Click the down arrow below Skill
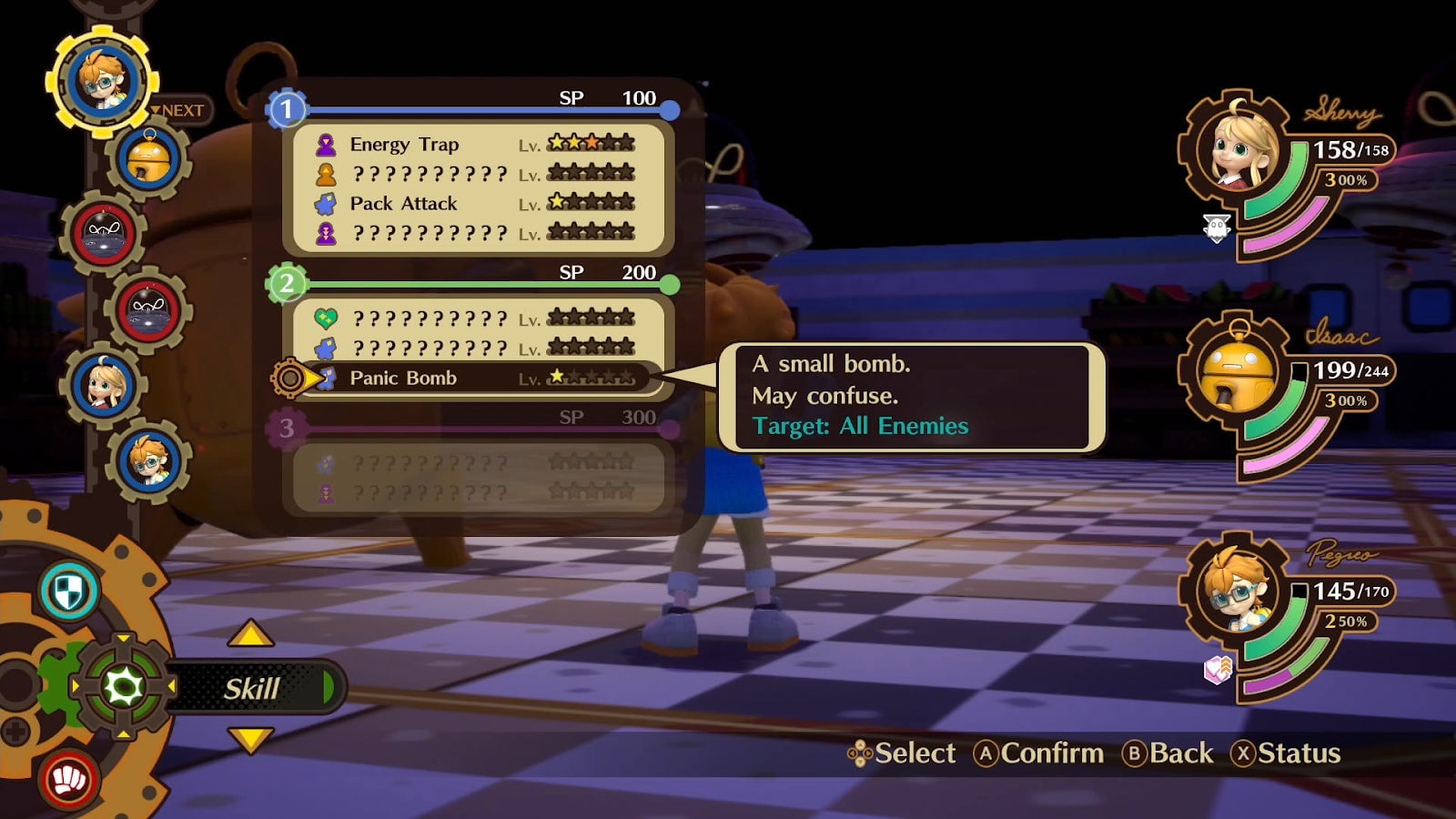 click(250, 739)
